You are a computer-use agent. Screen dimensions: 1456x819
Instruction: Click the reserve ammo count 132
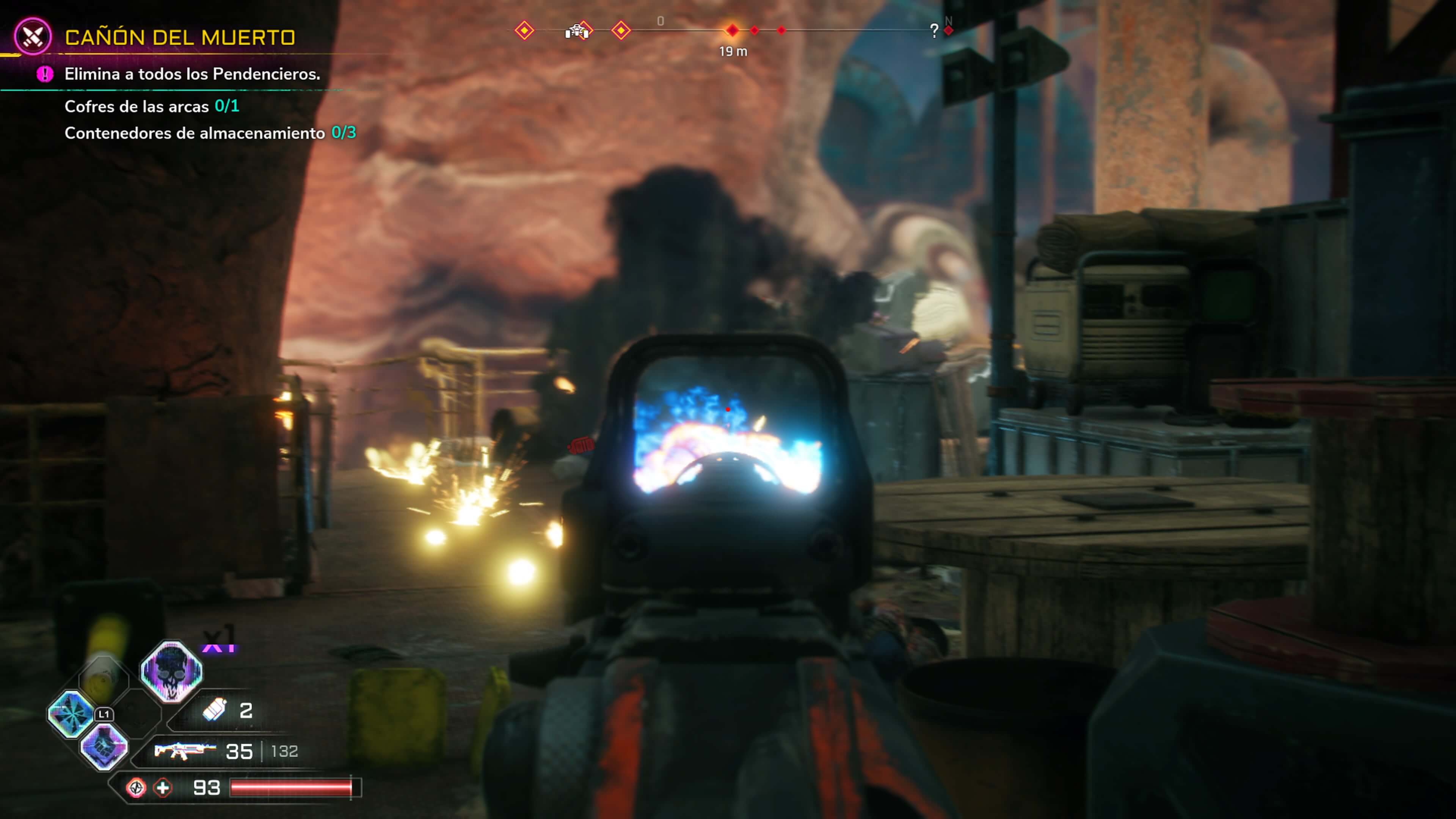[286, 751]
